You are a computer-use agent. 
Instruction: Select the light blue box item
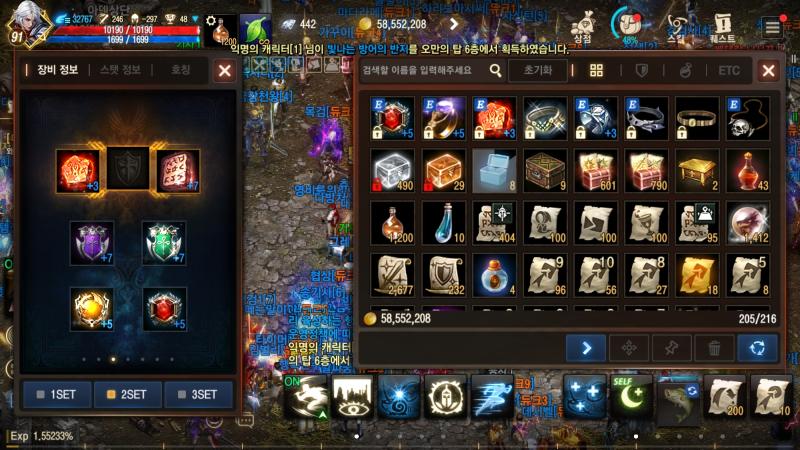[493, 170]
